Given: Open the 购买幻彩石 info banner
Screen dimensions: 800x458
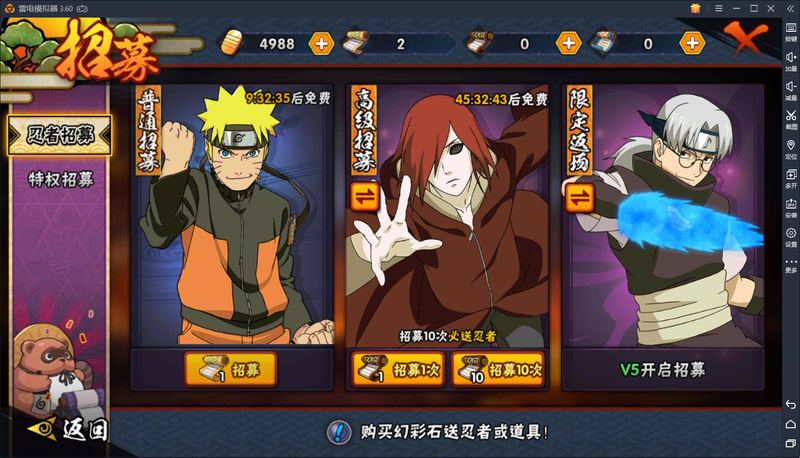Looking at the screenshot, I should pos(440,432).
